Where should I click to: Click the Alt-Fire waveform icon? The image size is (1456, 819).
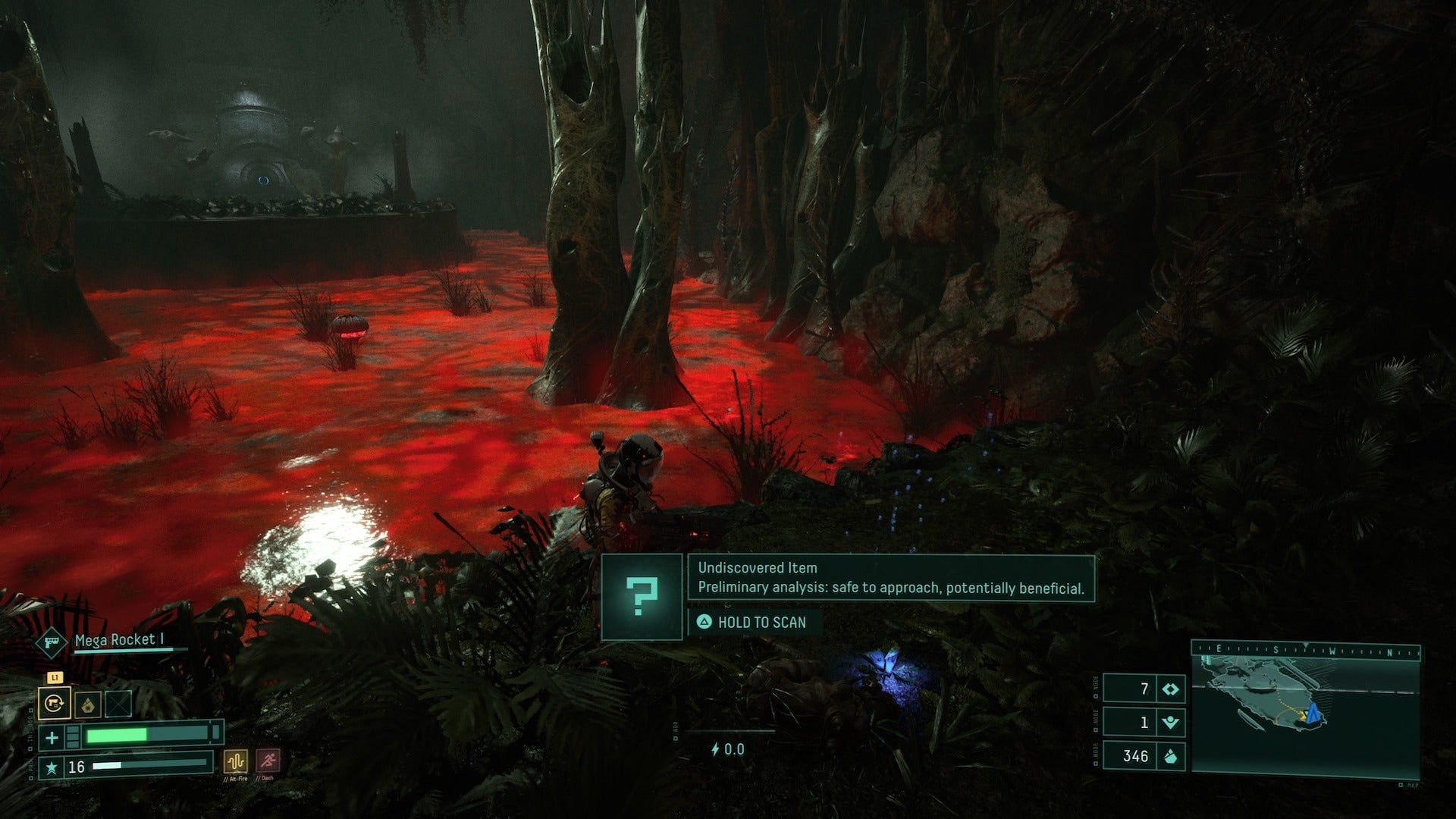coord(235,761)
